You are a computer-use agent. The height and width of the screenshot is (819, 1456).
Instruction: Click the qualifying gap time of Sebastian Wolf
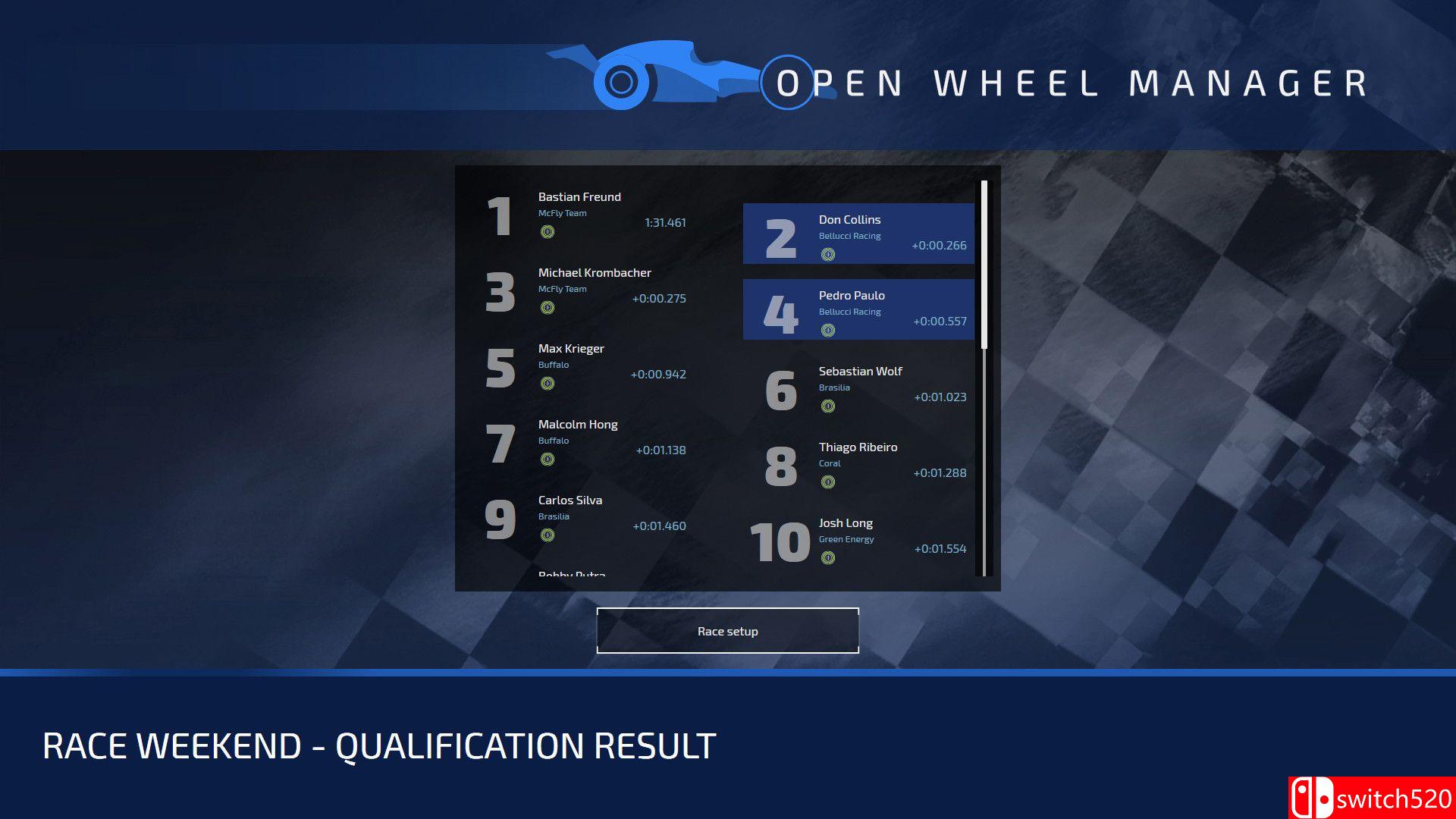pos(940,397)
